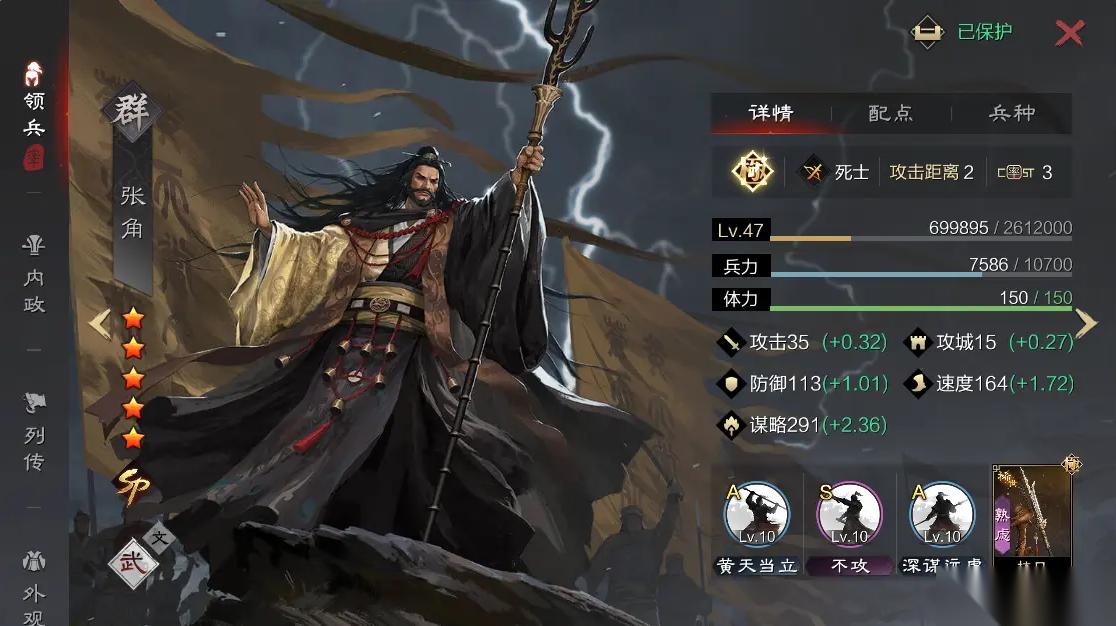The image size is (1116, 626).
Task: Open the equipped weapon card
Action: (x=1032, y=517)
